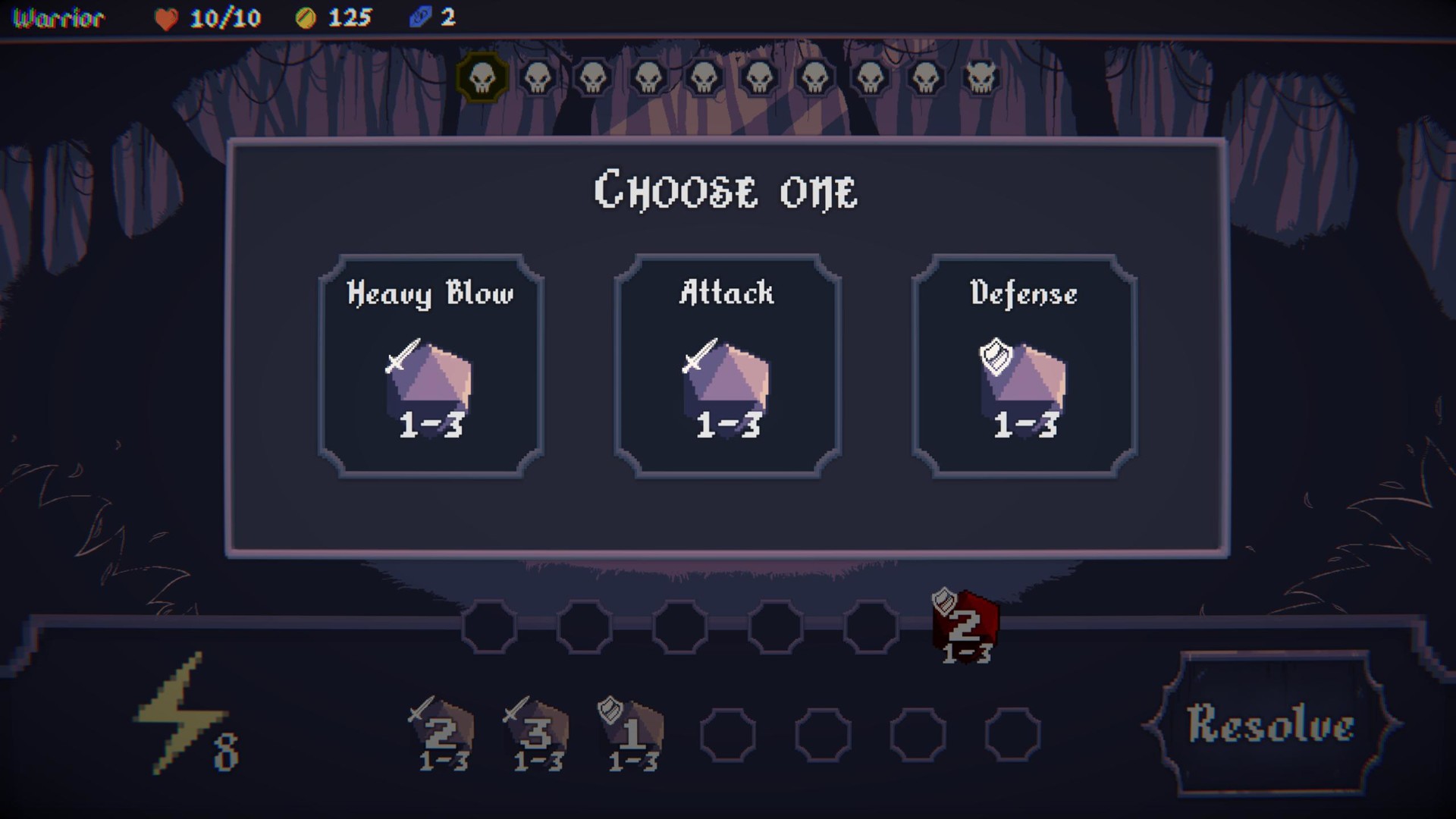Select the gold coins counter icon
This screenshot has height=819, width=1456.
coord(306,18)
